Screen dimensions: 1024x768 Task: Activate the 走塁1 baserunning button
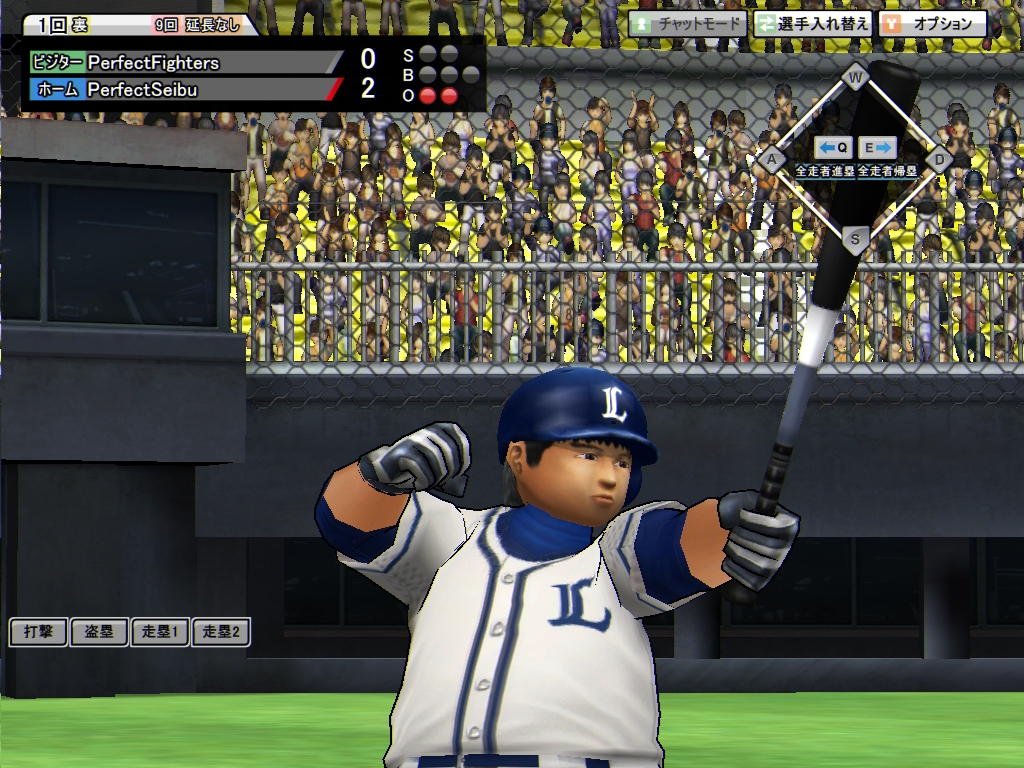(160, 632)
